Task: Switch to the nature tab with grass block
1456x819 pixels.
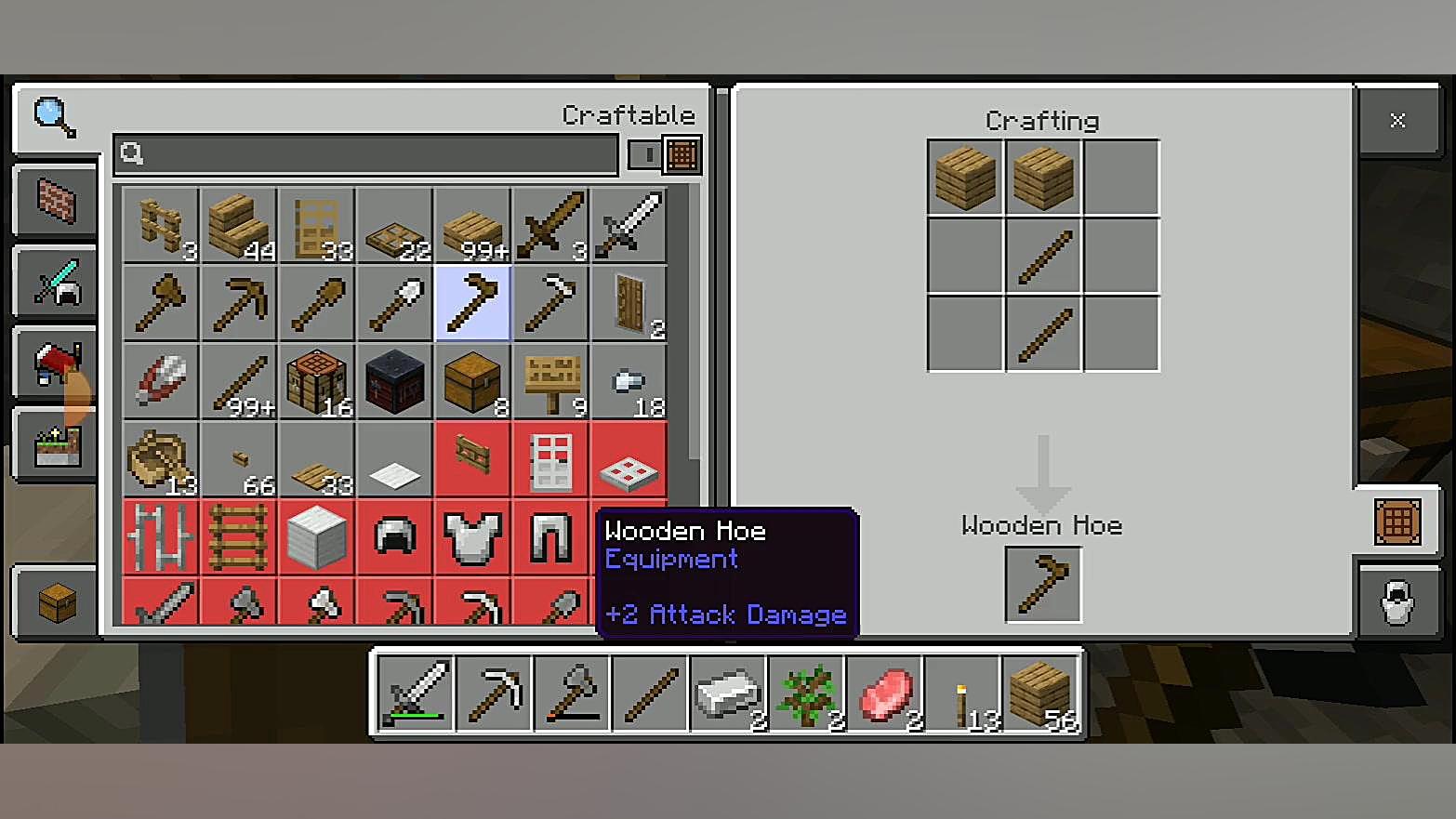Action: 56,446
